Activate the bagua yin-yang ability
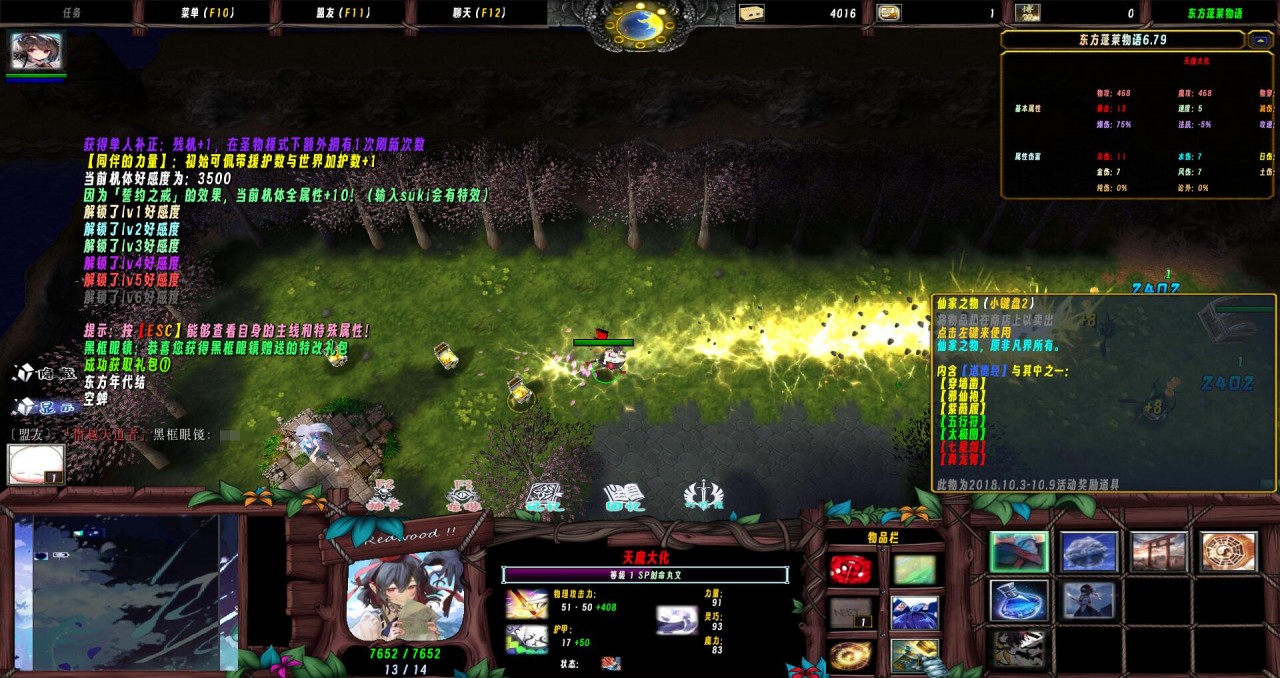1280x678 pixels. [1228, 552]
